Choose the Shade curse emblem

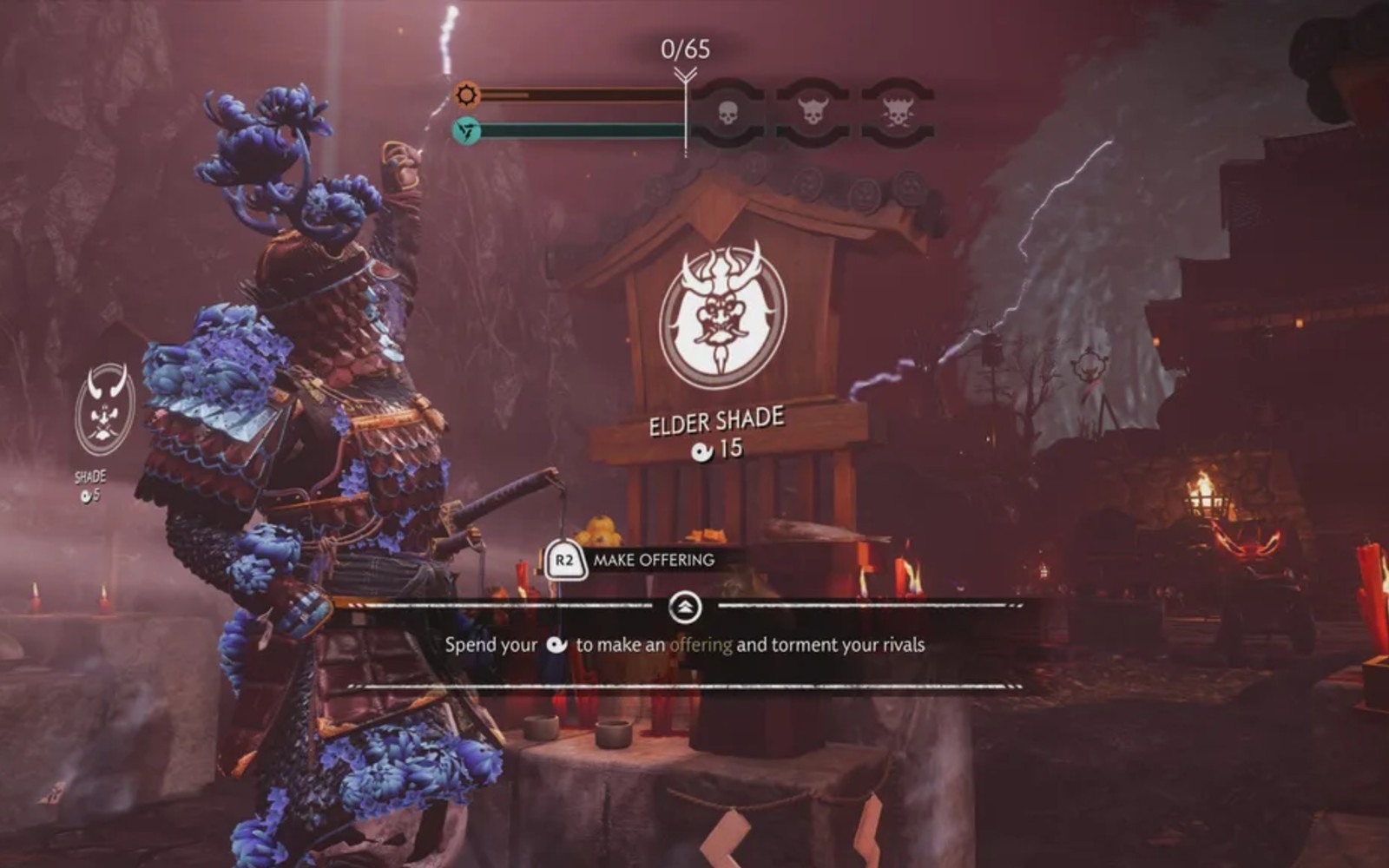105,411
